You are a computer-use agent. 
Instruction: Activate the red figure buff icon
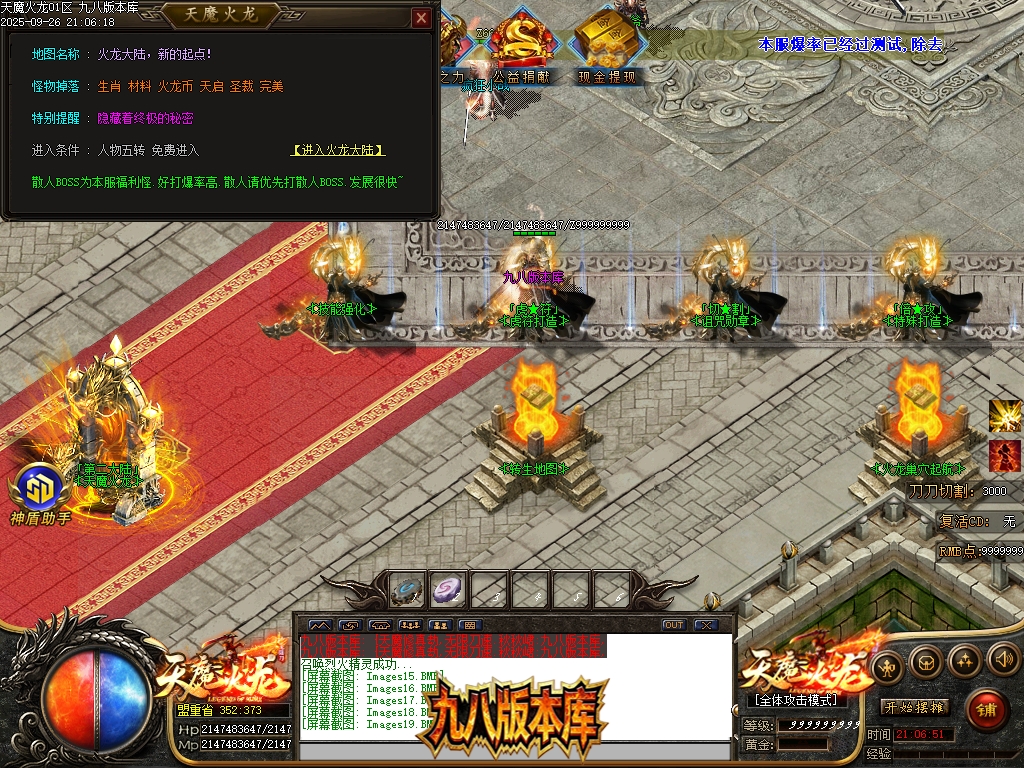coord(1004,456)
